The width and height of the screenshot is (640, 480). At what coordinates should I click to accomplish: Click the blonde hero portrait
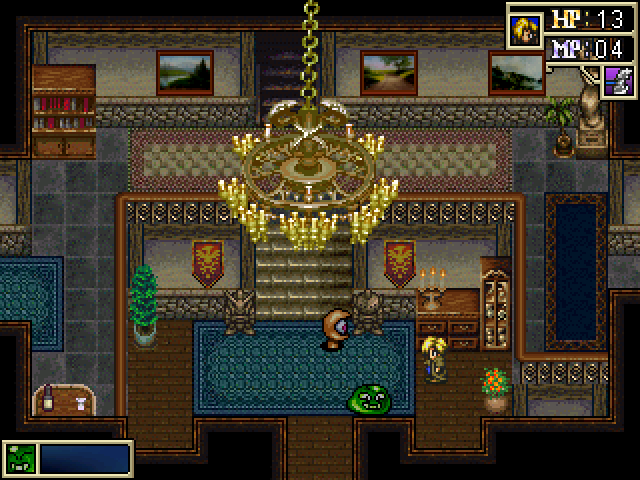point(524,27)
